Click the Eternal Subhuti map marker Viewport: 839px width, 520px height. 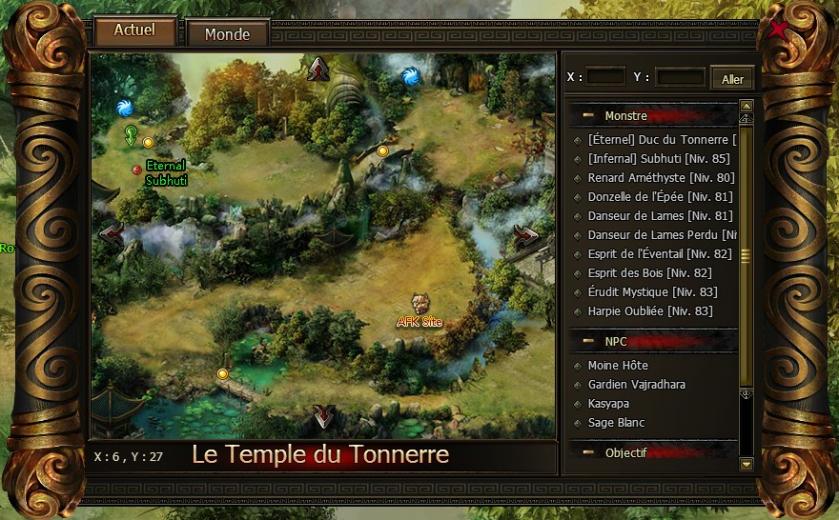coord(137,170)
